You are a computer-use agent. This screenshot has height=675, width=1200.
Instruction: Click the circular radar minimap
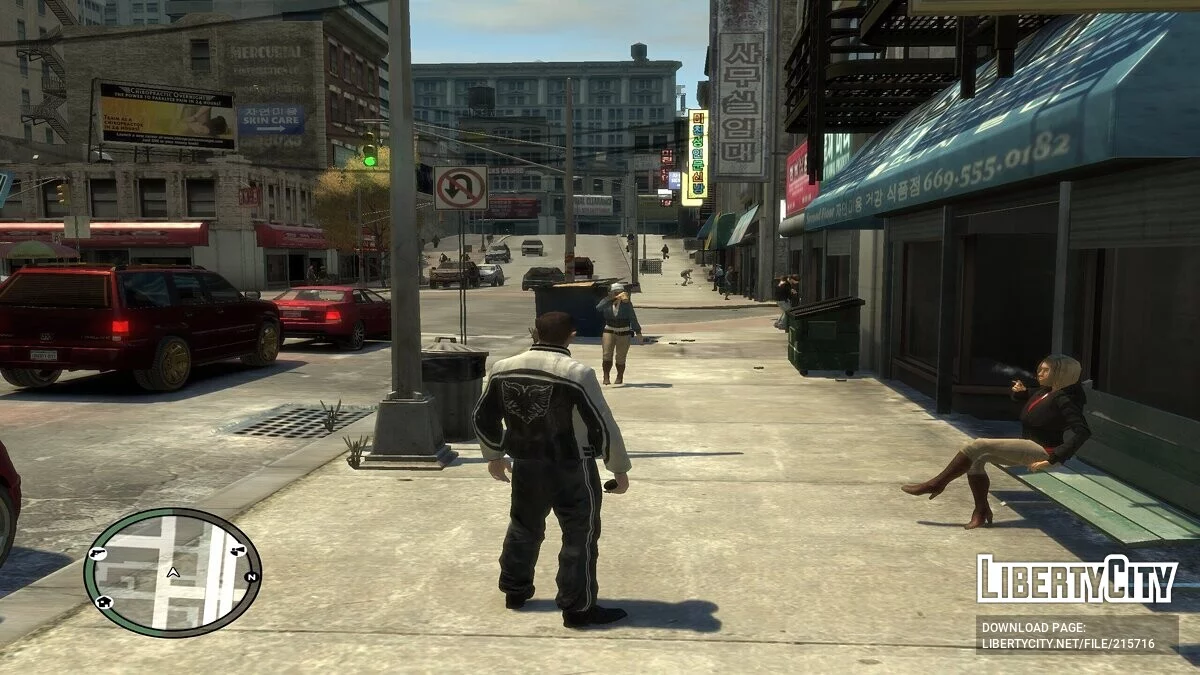tap(172, 572)
